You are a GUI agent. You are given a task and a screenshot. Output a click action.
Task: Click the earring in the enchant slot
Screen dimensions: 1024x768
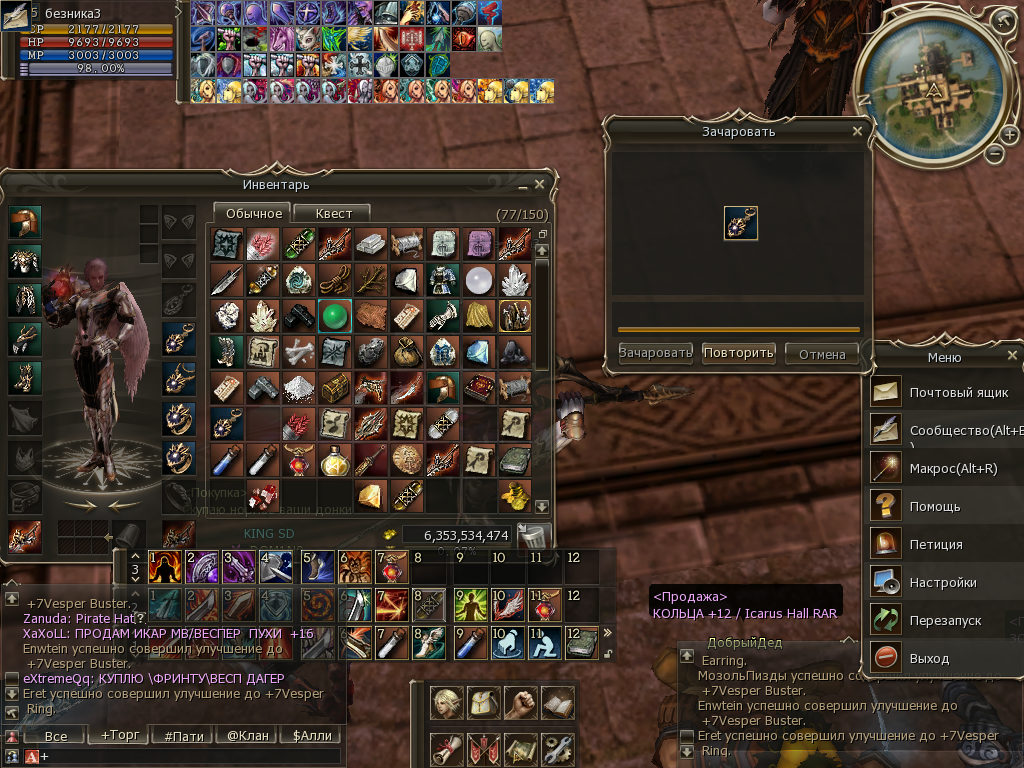tap(740, 223)
